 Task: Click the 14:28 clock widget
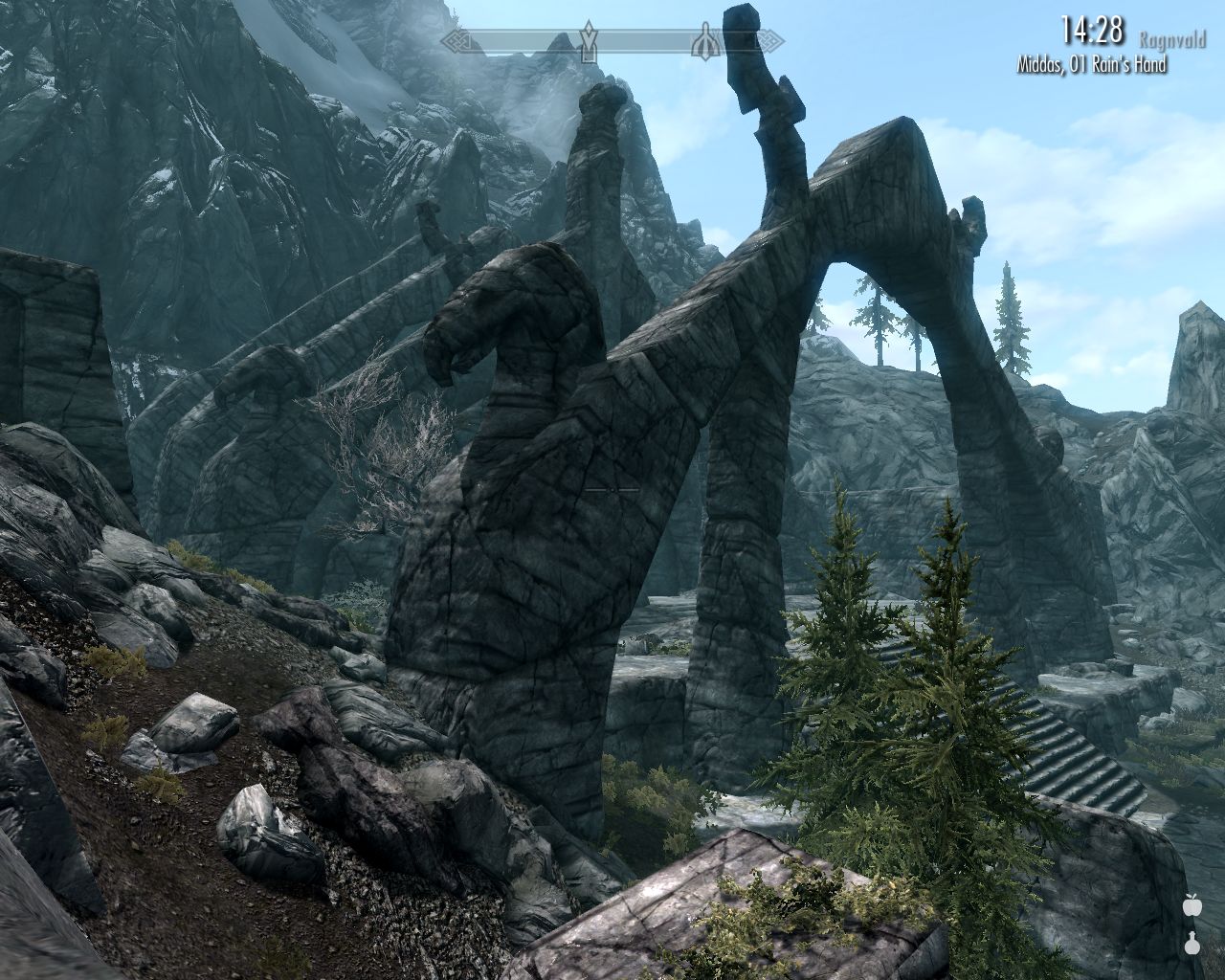[x=1090, y=32]
